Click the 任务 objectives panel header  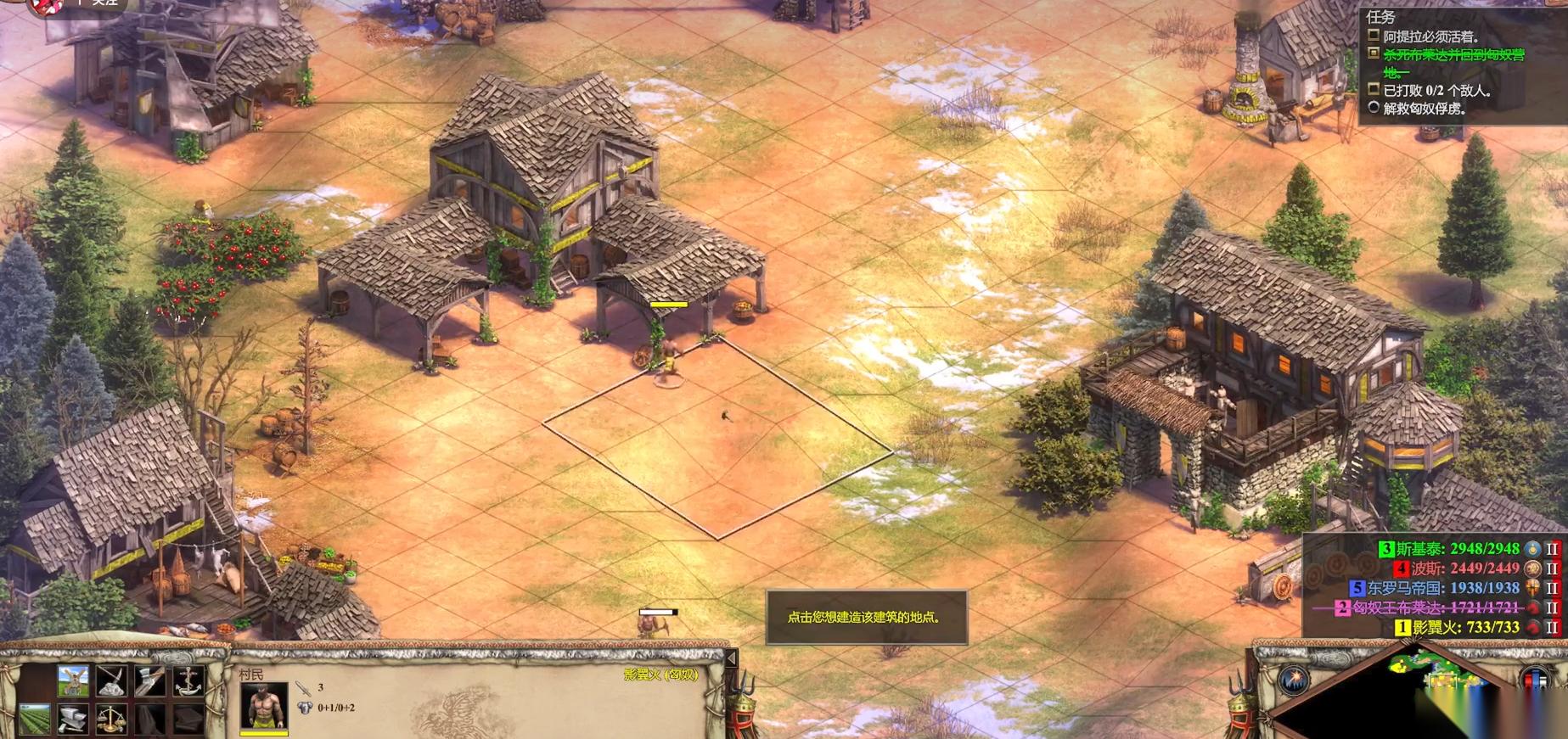[x=1380, y=17]
